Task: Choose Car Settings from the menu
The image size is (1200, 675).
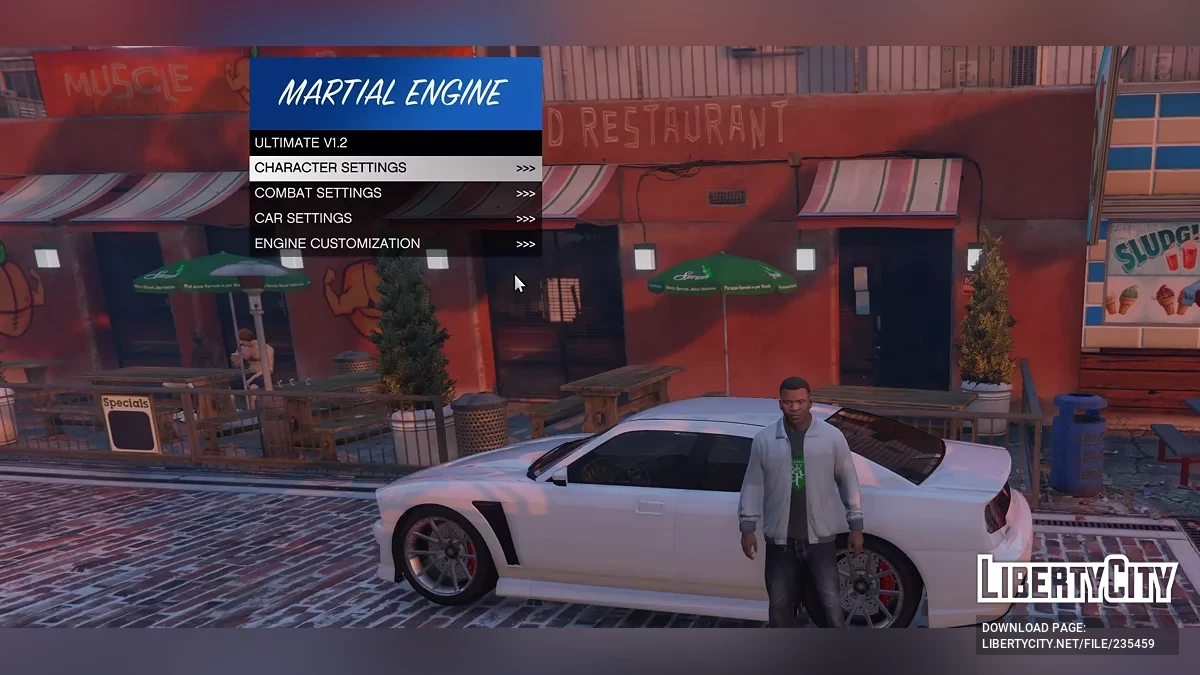Action: 395,218
